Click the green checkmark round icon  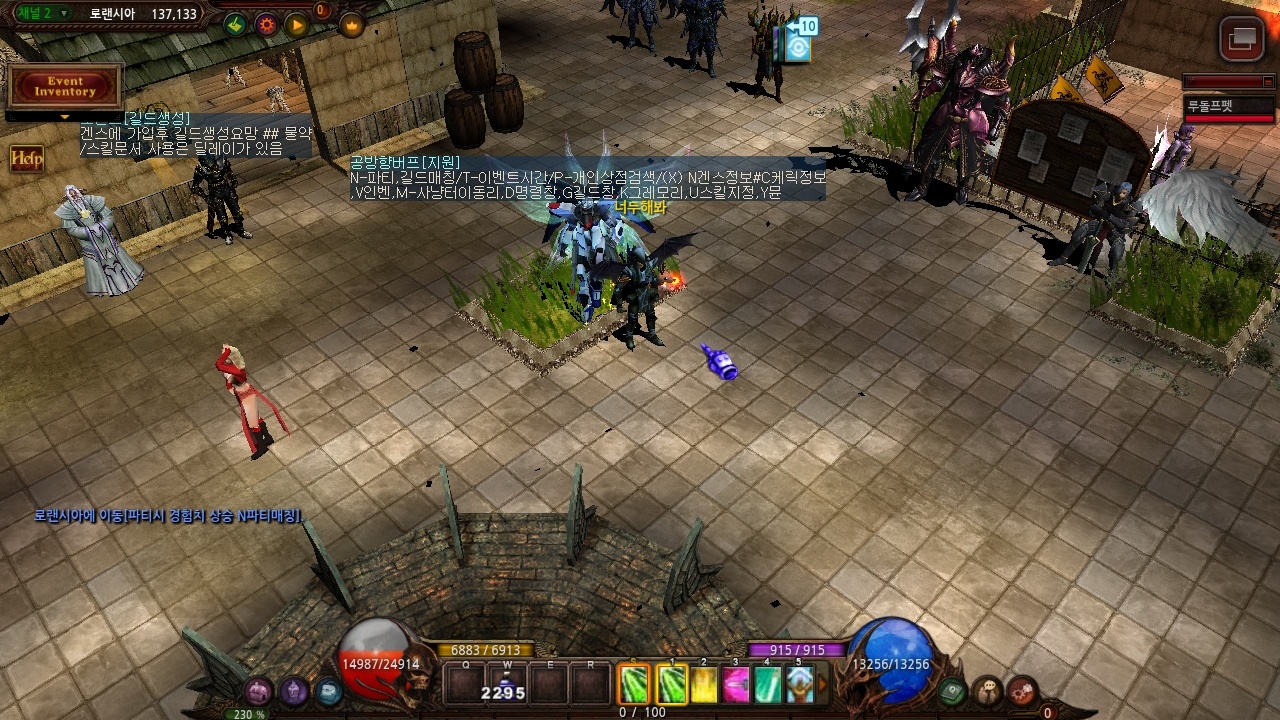tap(235, 24)
